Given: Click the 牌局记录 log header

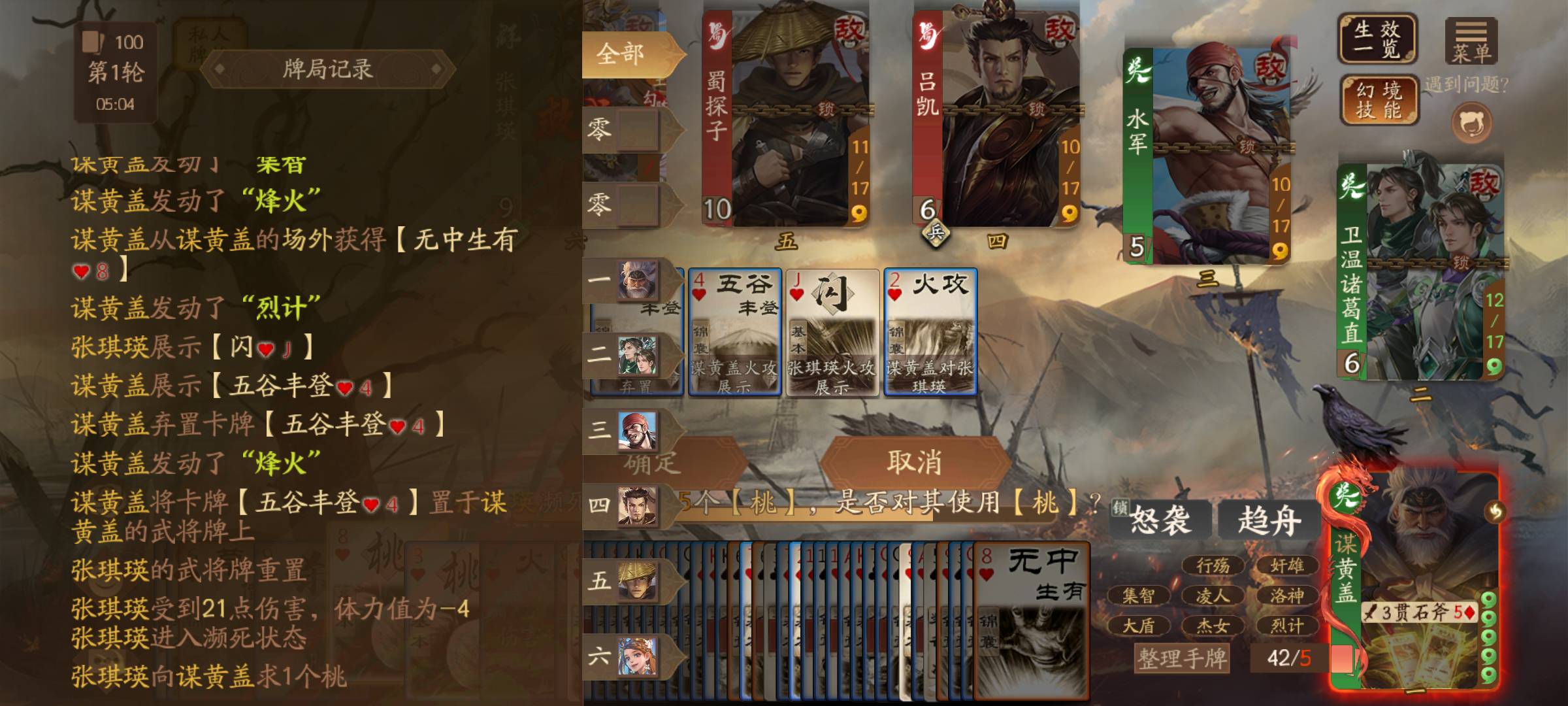Looking at the screenshot, I should pos(327,69).
